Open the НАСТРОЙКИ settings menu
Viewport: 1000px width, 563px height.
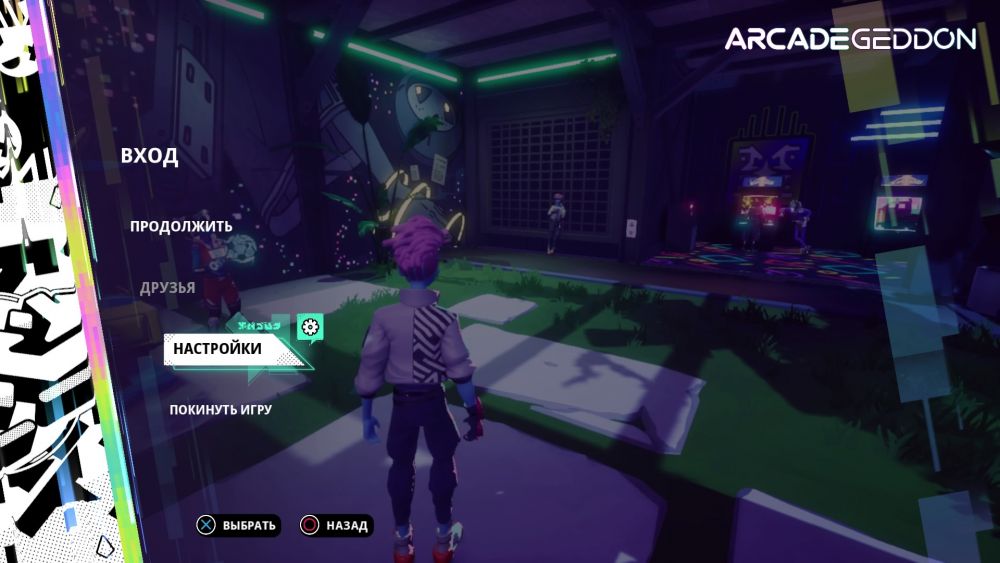point(217,348)
